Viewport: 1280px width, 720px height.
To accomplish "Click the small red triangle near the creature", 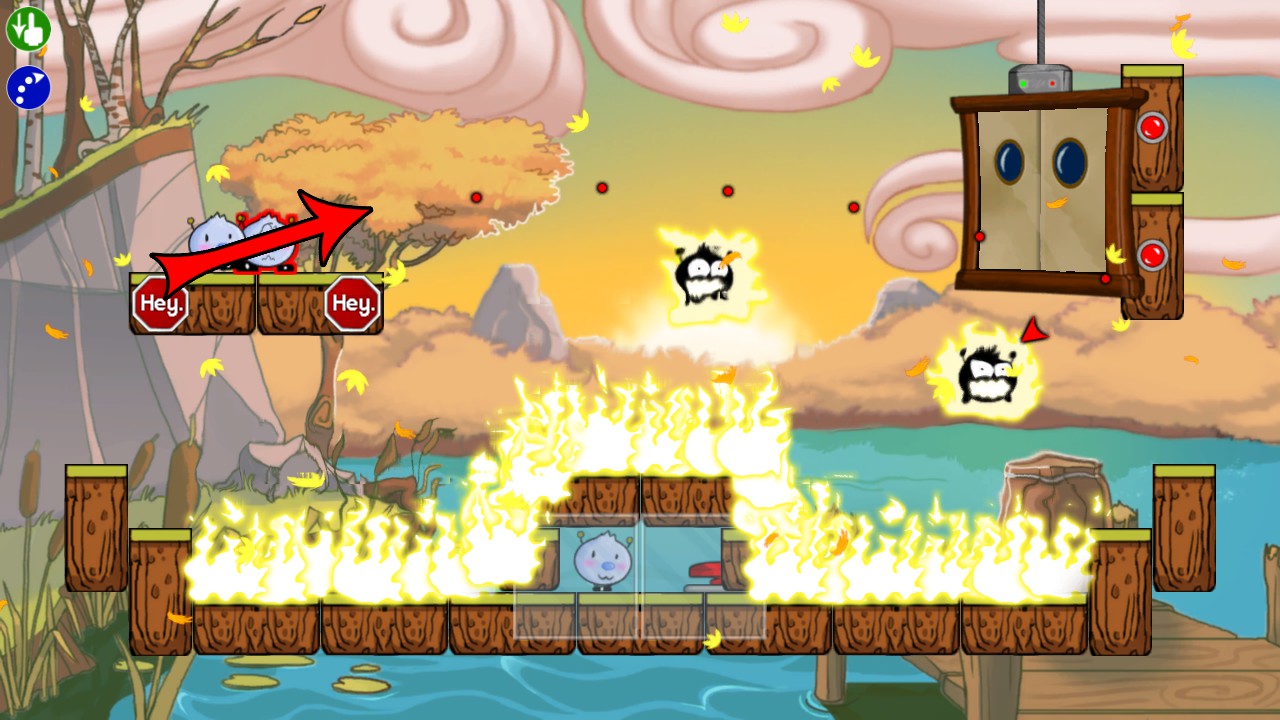I will tap(1032, 331).
